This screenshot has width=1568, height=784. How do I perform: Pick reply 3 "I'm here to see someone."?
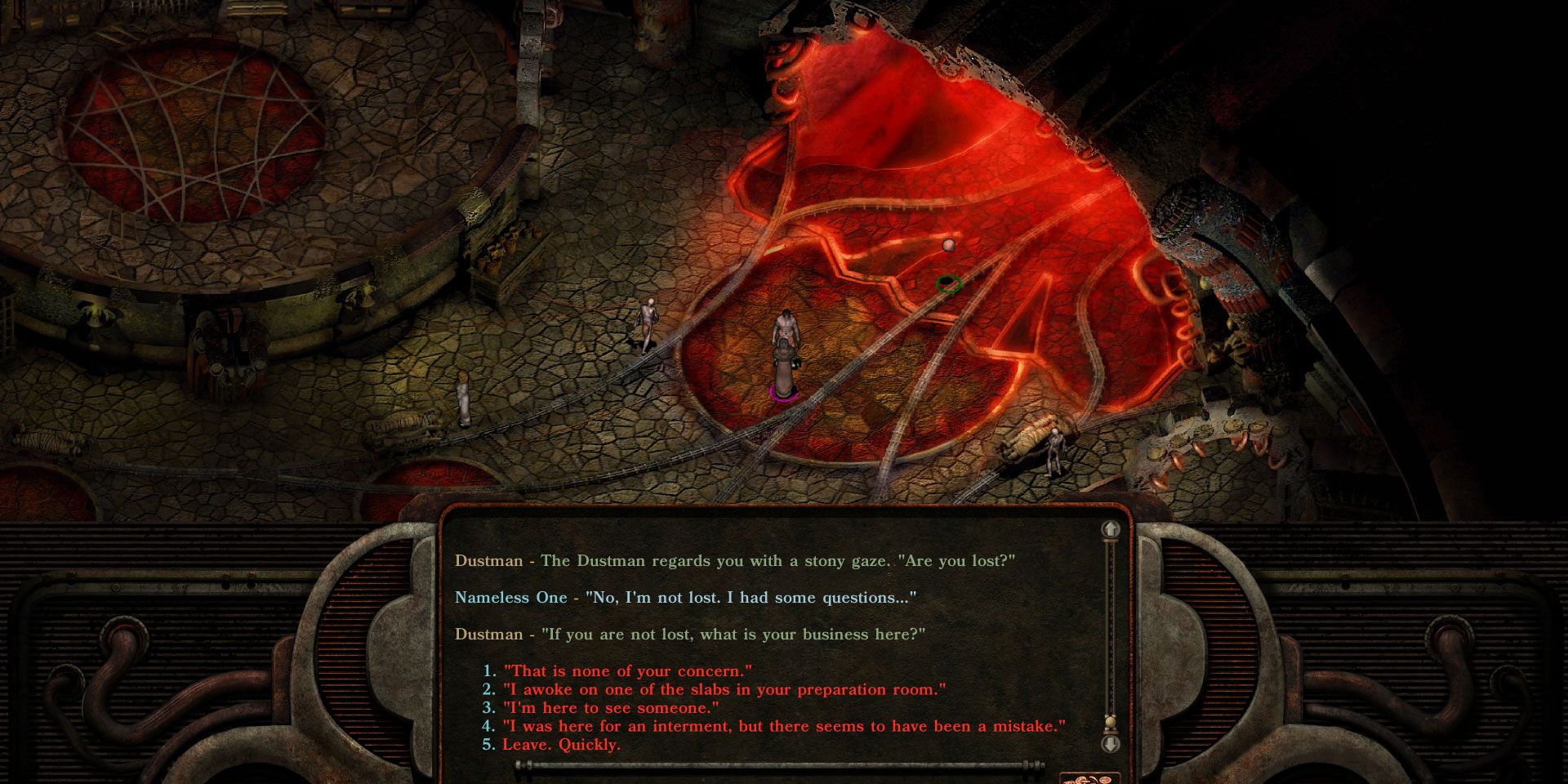(608, 708)
